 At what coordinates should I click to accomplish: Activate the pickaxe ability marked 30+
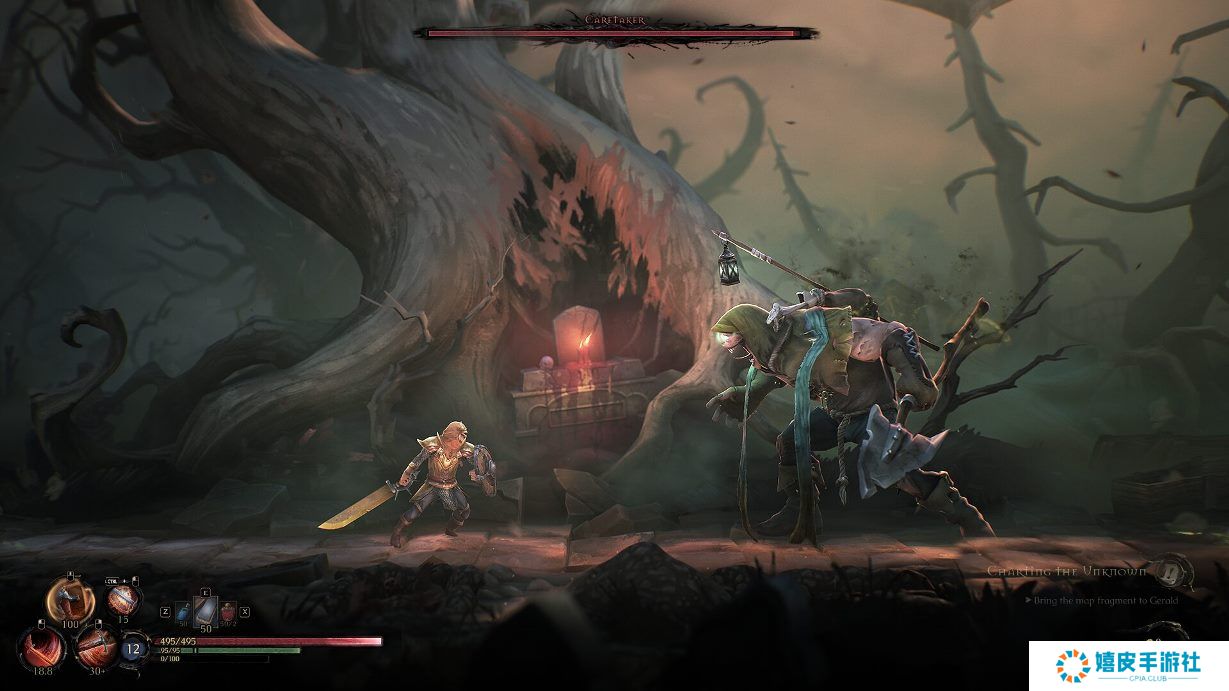coord(96,646)
